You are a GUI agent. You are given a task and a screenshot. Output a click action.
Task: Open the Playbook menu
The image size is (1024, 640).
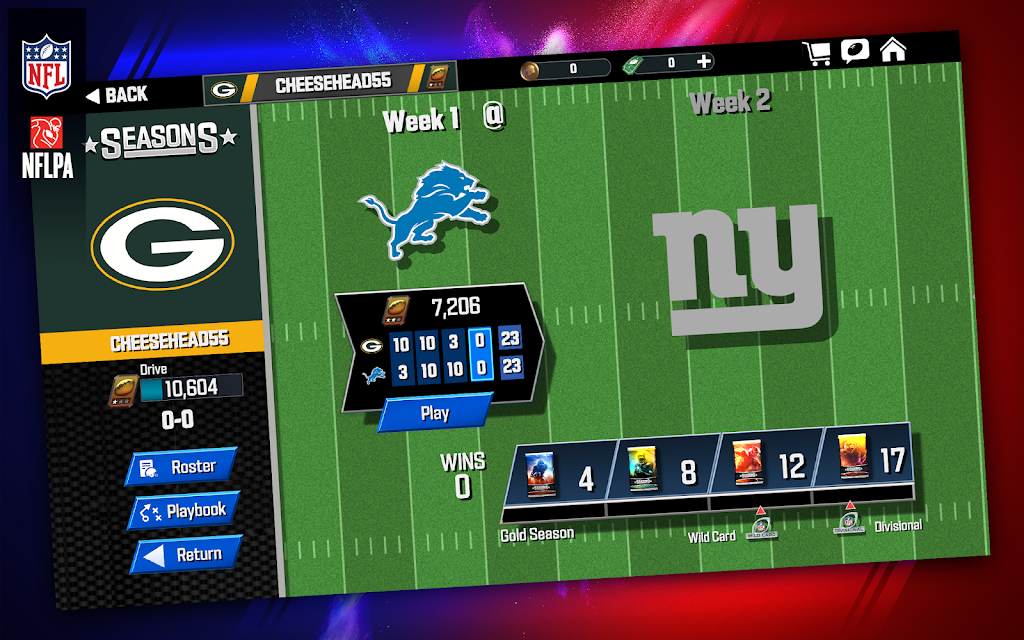tap(184, 511)
